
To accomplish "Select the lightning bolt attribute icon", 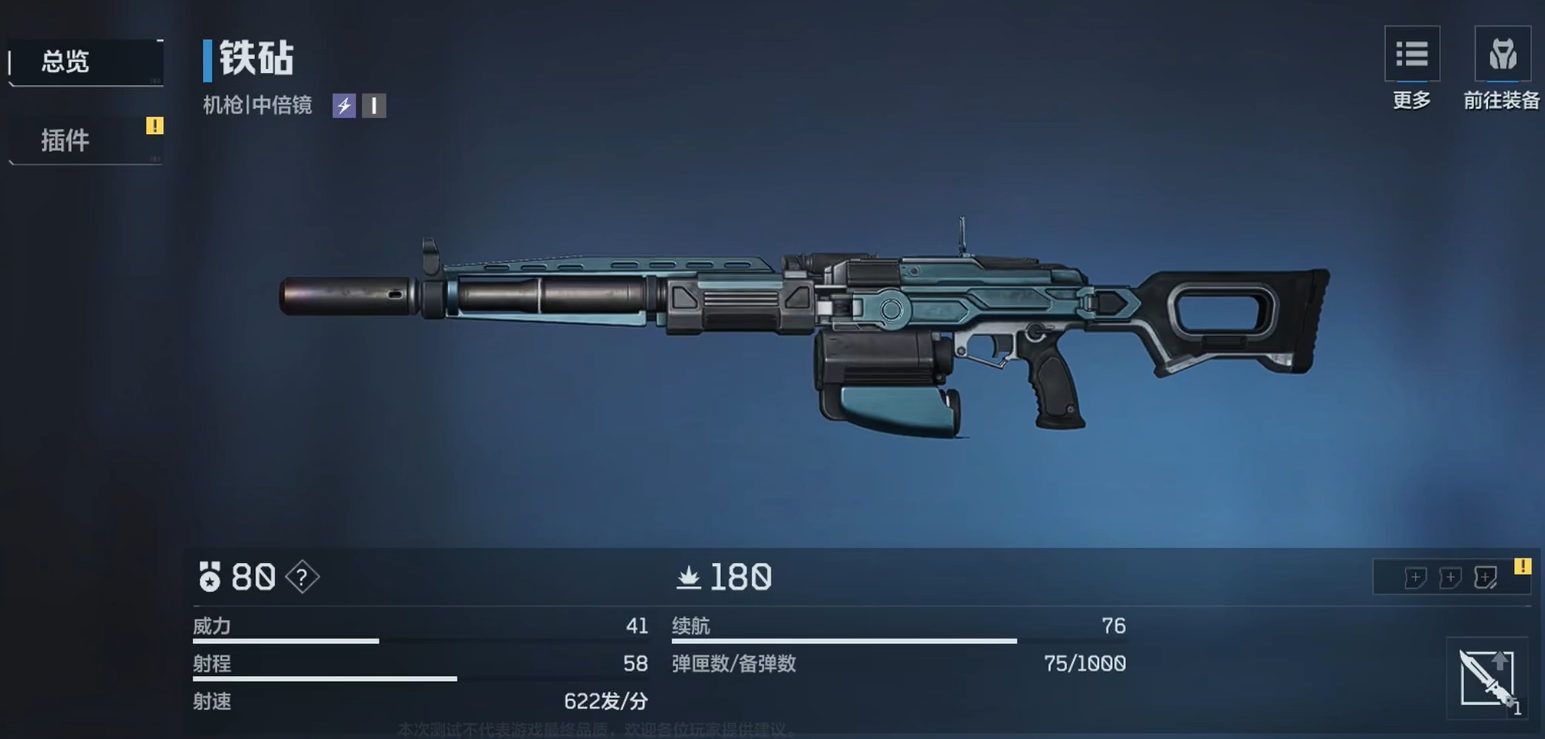I will pyautogui.click(x=344, y=106).
